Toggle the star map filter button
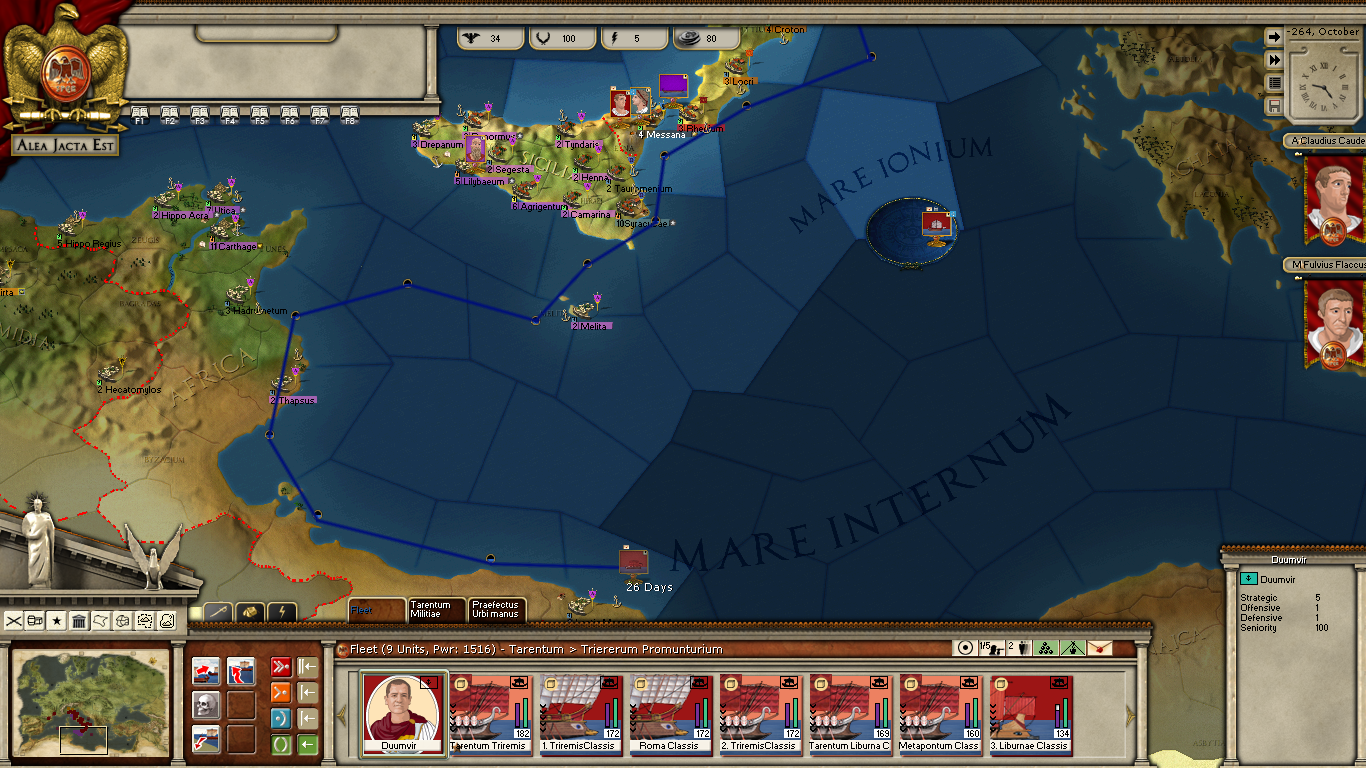 tap(57, 621)
